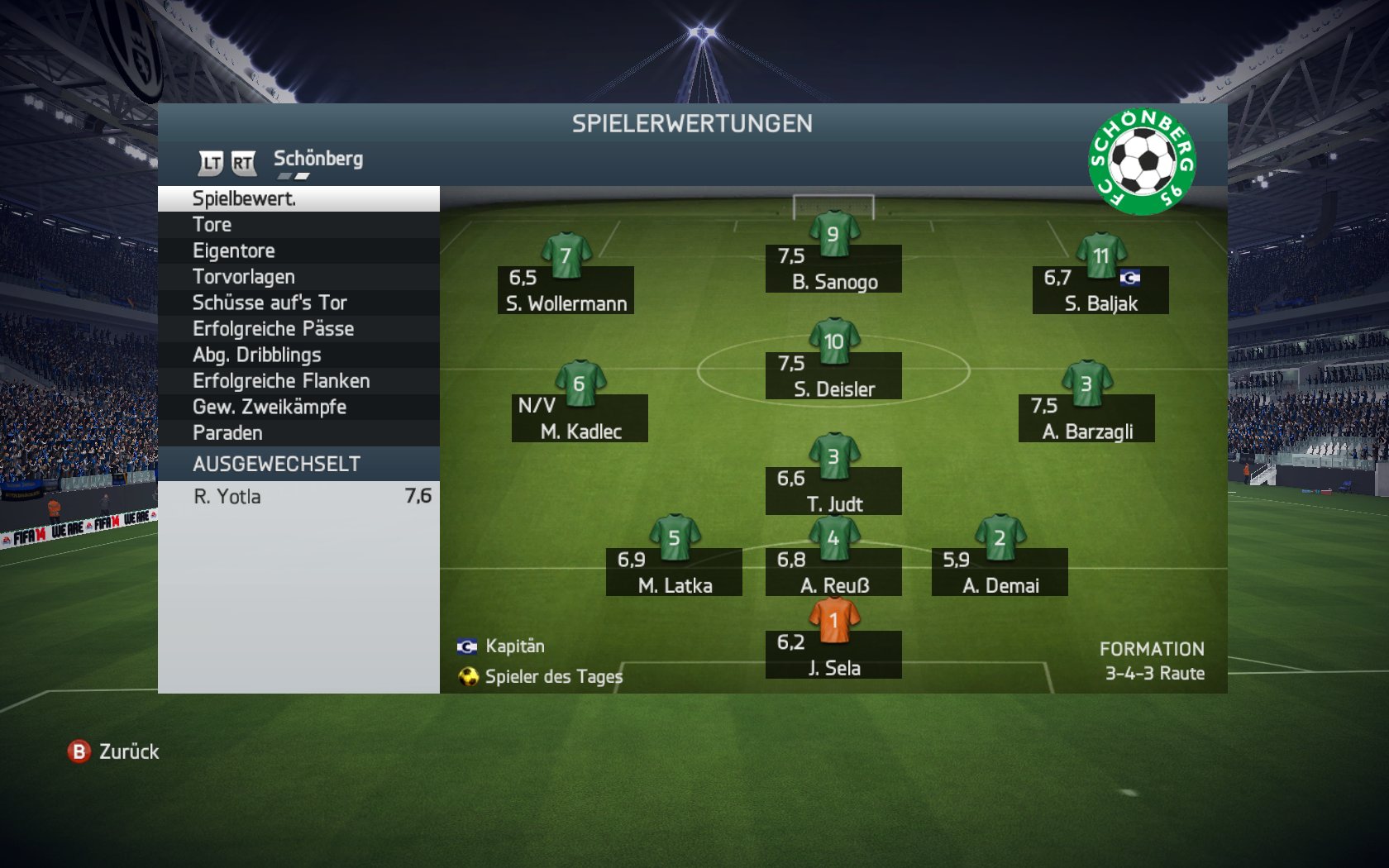The image size is (1389, 868).
Task: Select Erfolgreiche Flanken entry
Action: pyautogui.click(x=298, y=381)
